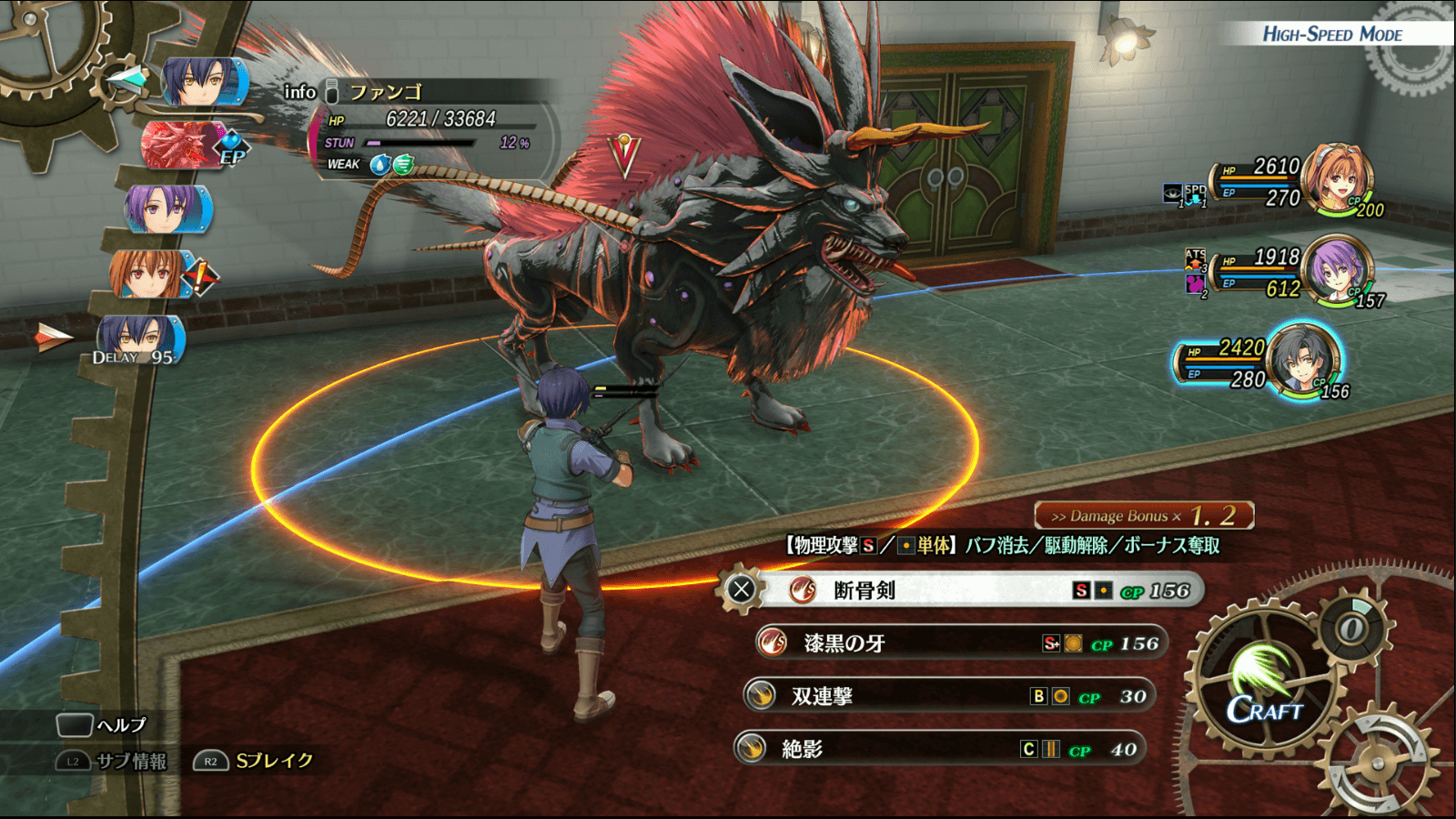Select the dark-haired active party member portrait
The width and height of the screenshot is (1456, 819).
(x=1304, y=360)
